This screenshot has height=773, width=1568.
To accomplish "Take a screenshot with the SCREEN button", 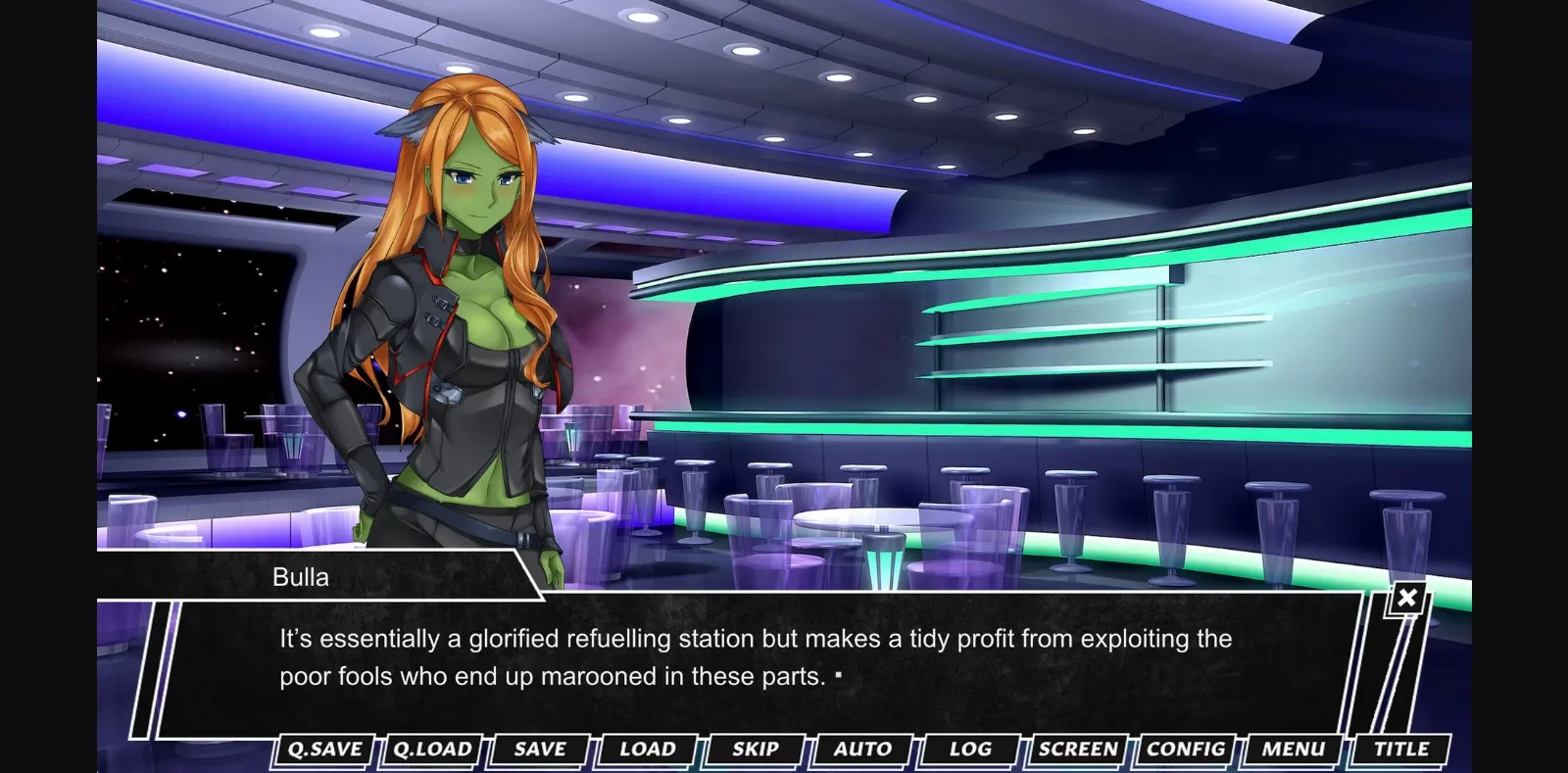I will click(1078, 749).
